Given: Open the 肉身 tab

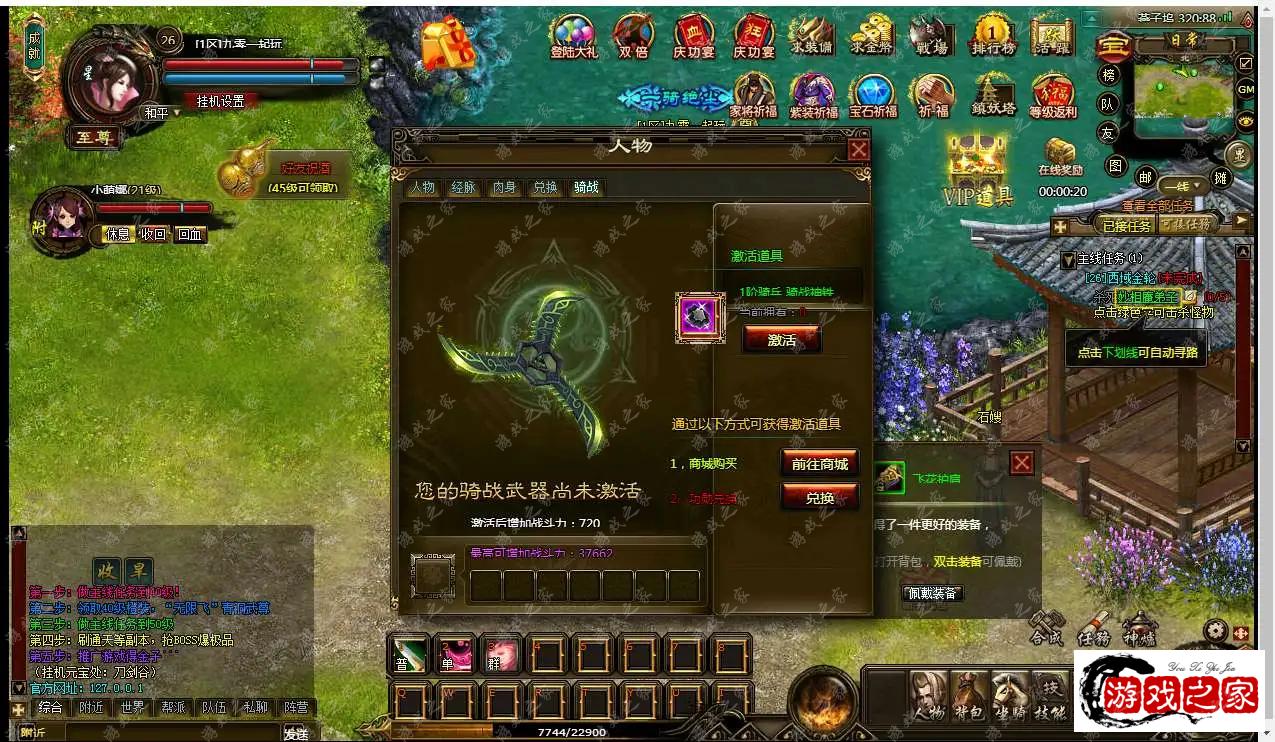Looking at the screenshot, I should point(504,187).
